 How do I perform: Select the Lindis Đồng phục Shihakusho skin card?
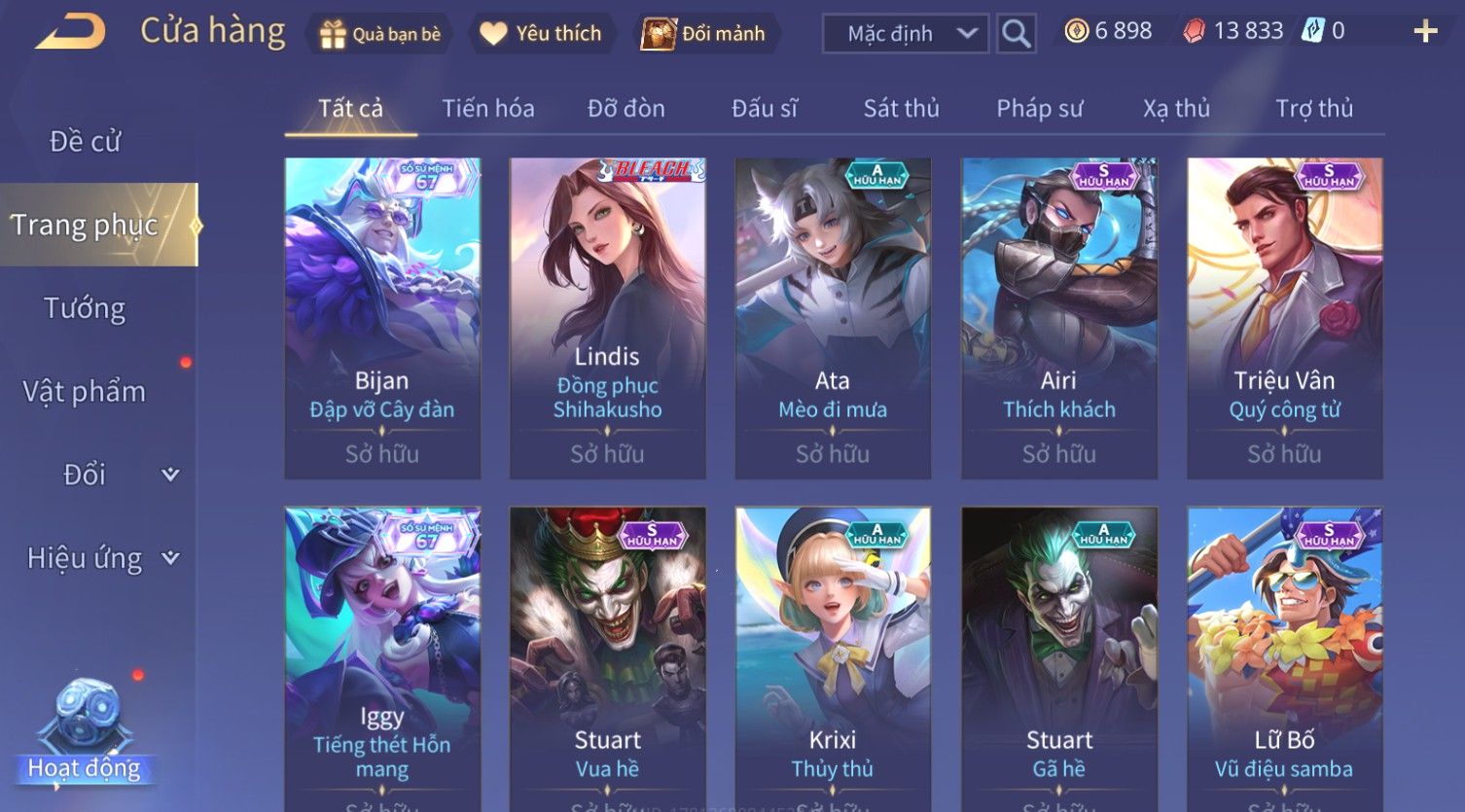[607, 317]
